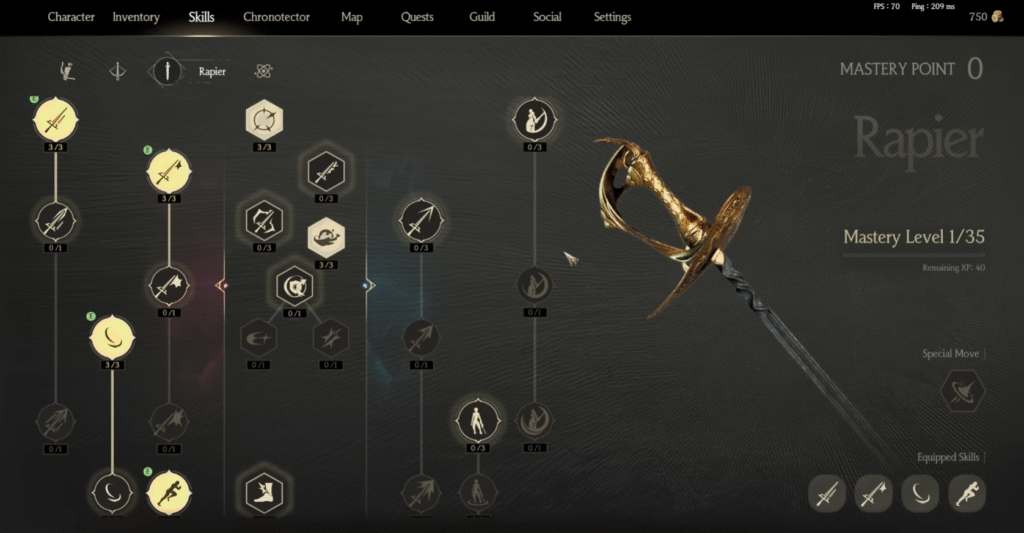Go to the Guild tab
Screen dimensions: 1024x533
(482, 17)
